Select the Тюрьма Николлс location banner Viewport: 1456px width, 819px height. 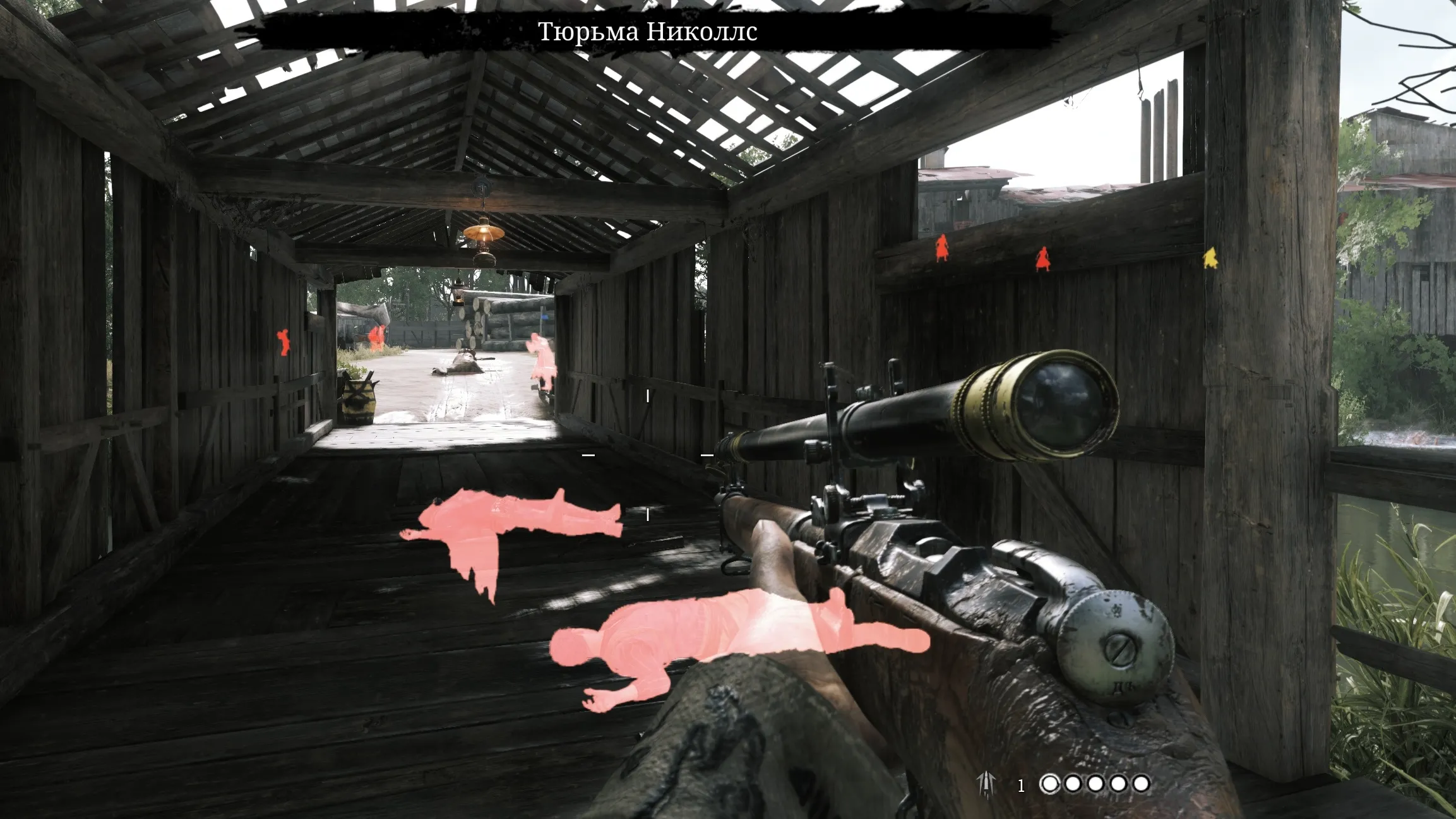pos(648,32)
